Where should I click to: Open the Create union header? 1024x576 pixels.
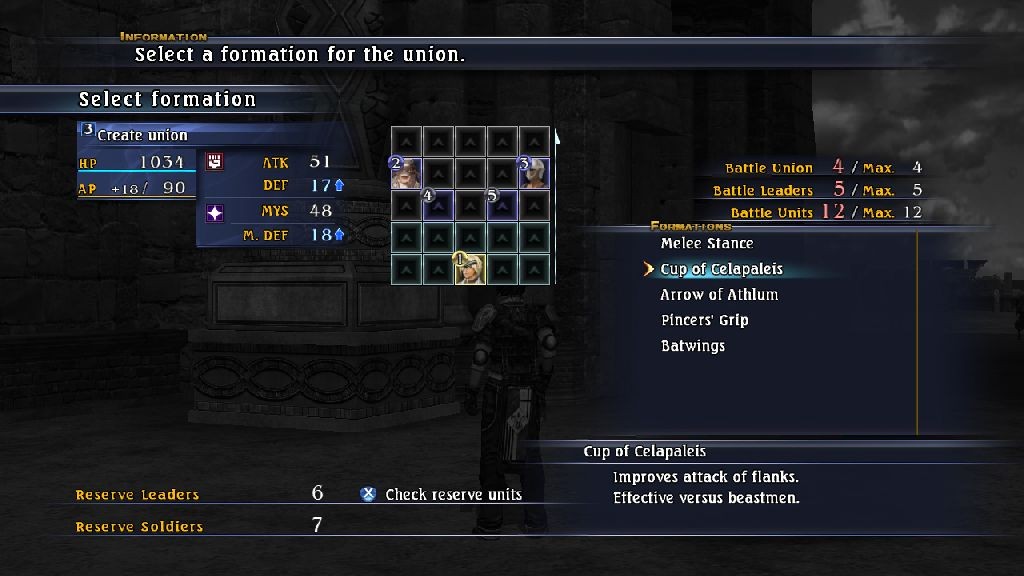coord(142,135)
